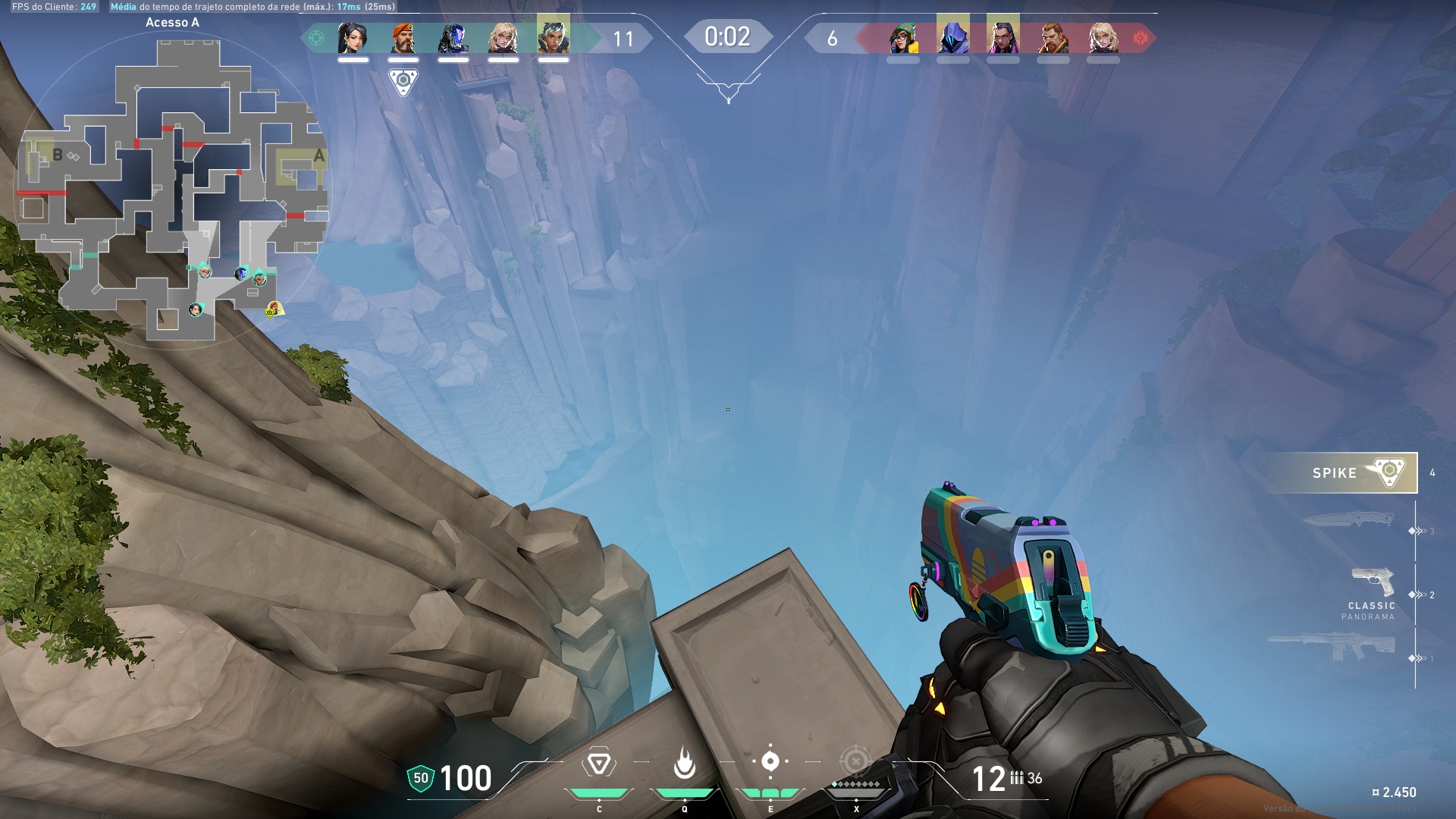Select the blue robot agent portrait
The width and height of the screenshot is (1456, 819).
click(x=453, y=38)
